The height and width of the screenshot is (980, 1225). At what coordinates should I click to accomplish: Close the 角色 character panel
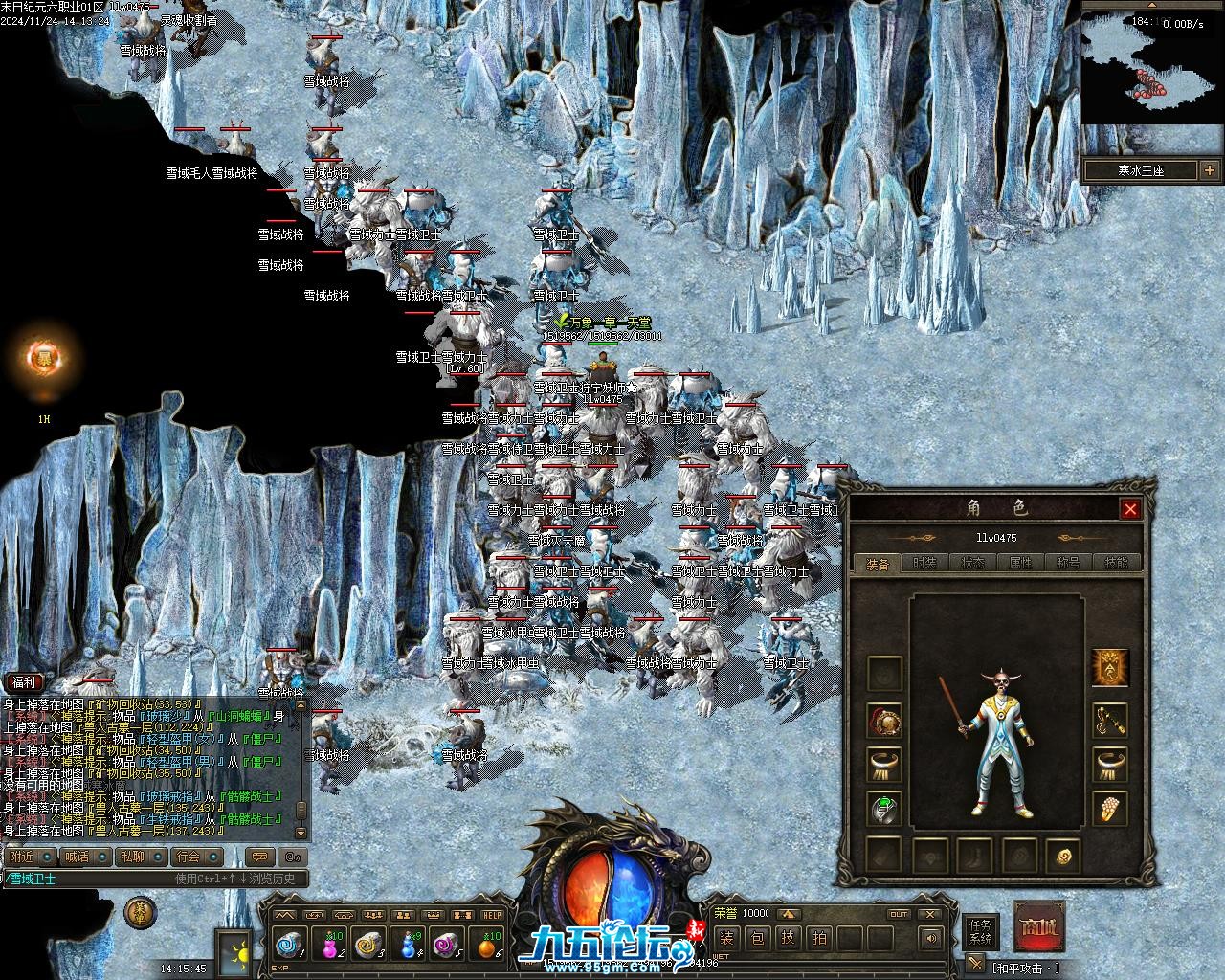coord(1130,509)
